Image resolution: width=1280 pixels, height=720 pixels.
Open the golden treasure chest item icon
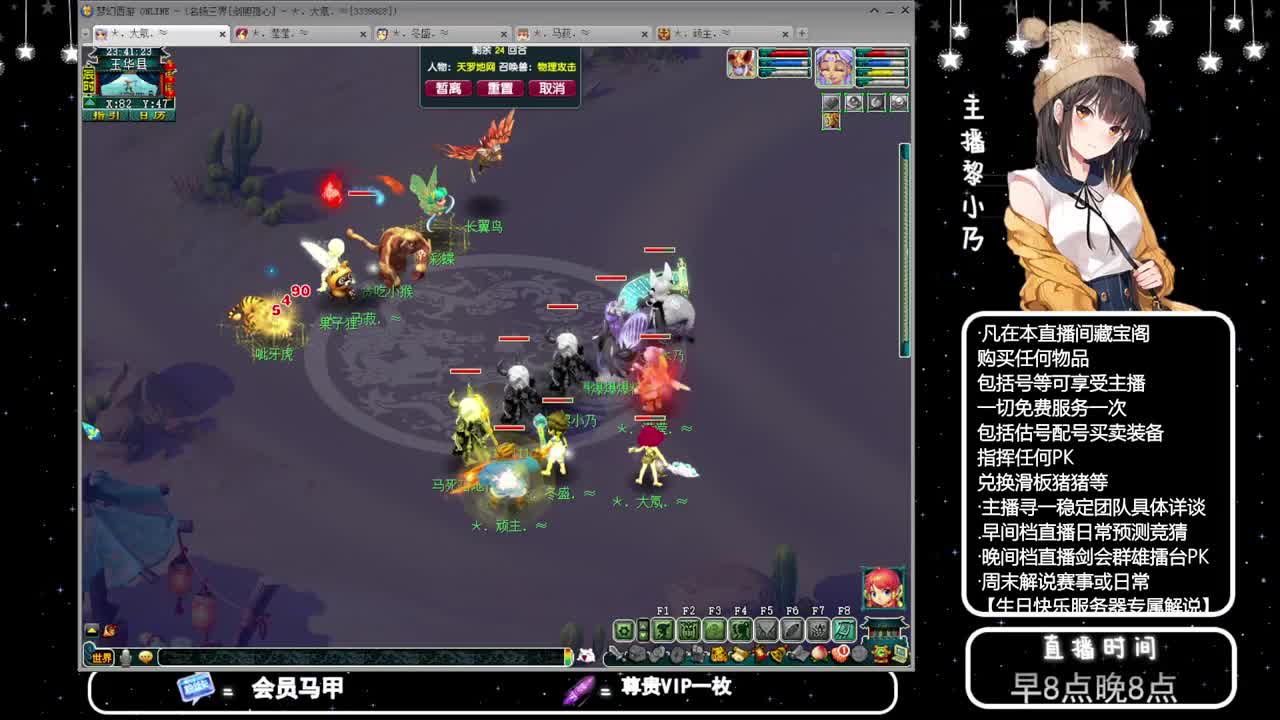pyautogui.click(x=718, y=652)
